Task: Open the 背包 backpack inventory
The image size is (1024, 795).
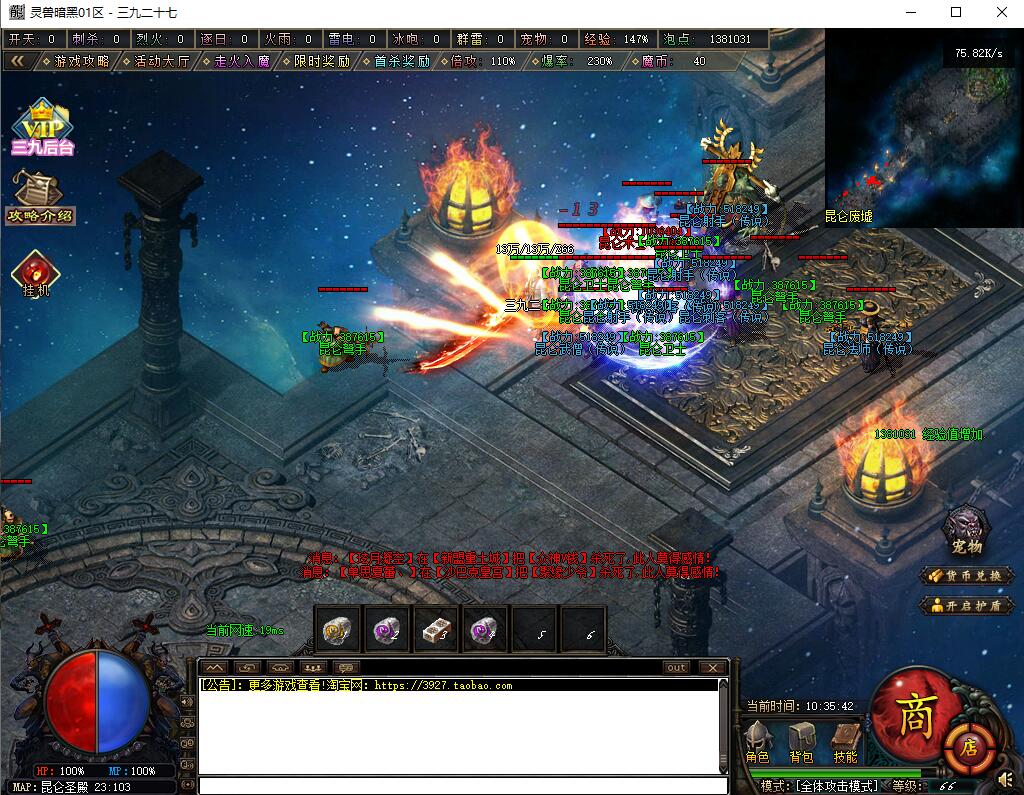Action: pos(801,742)
